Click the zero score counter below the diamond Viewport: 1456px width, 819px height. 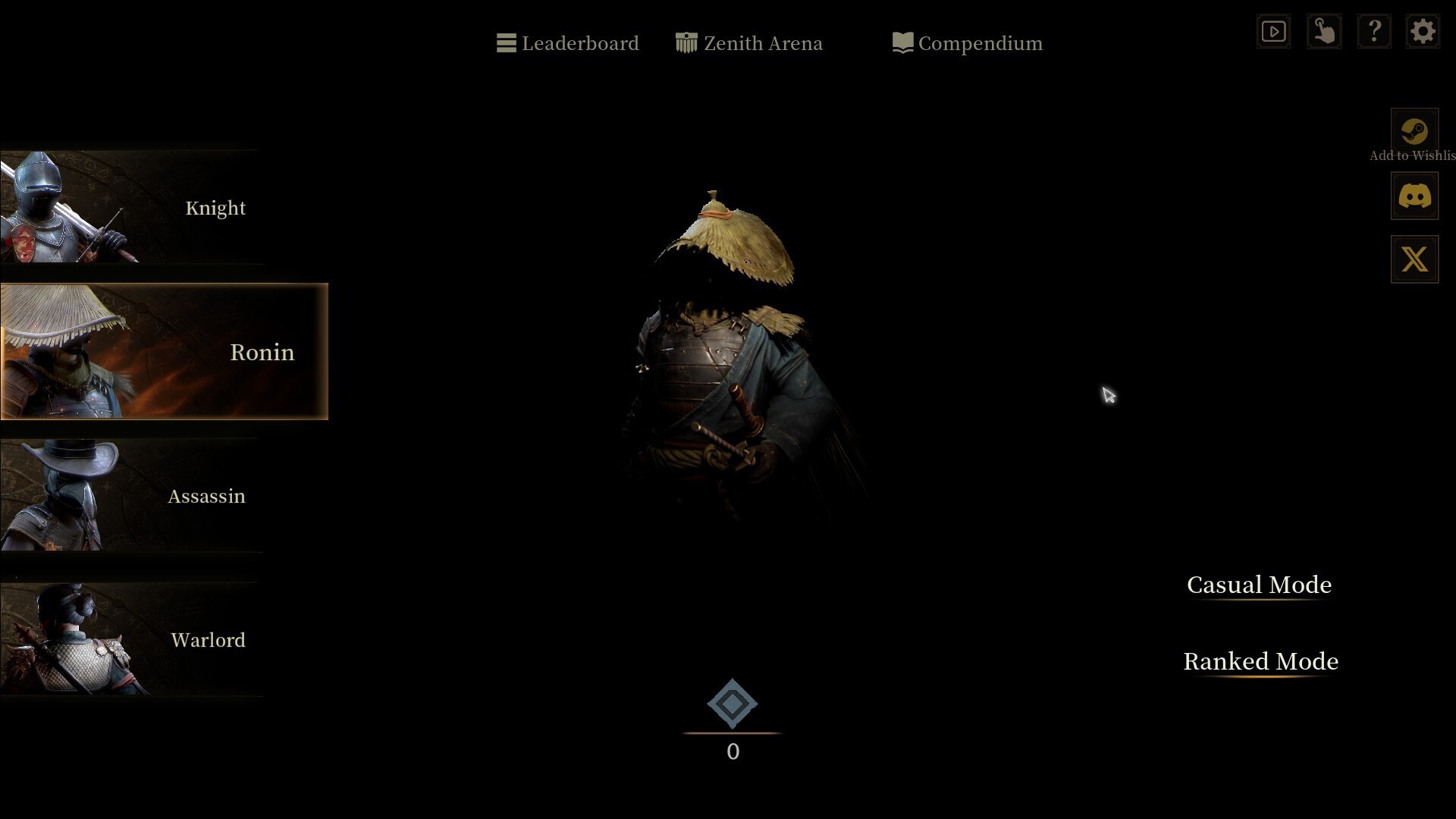click(732, 752)
